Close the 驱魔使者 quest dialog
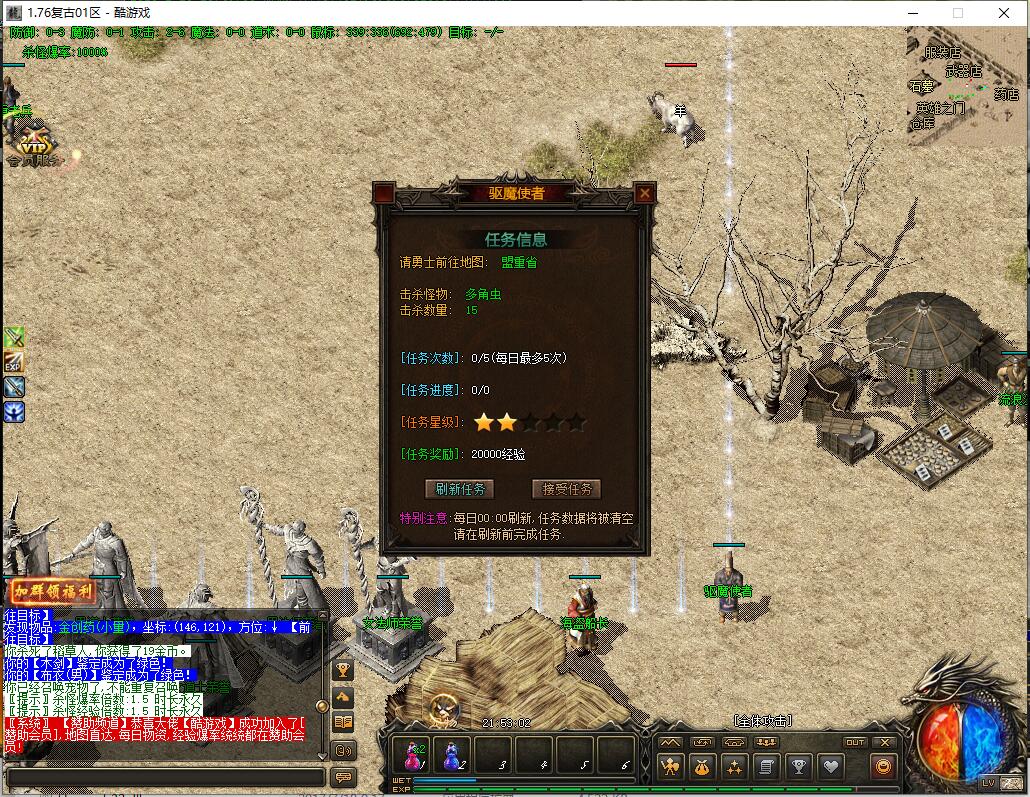 pos(645,194)
